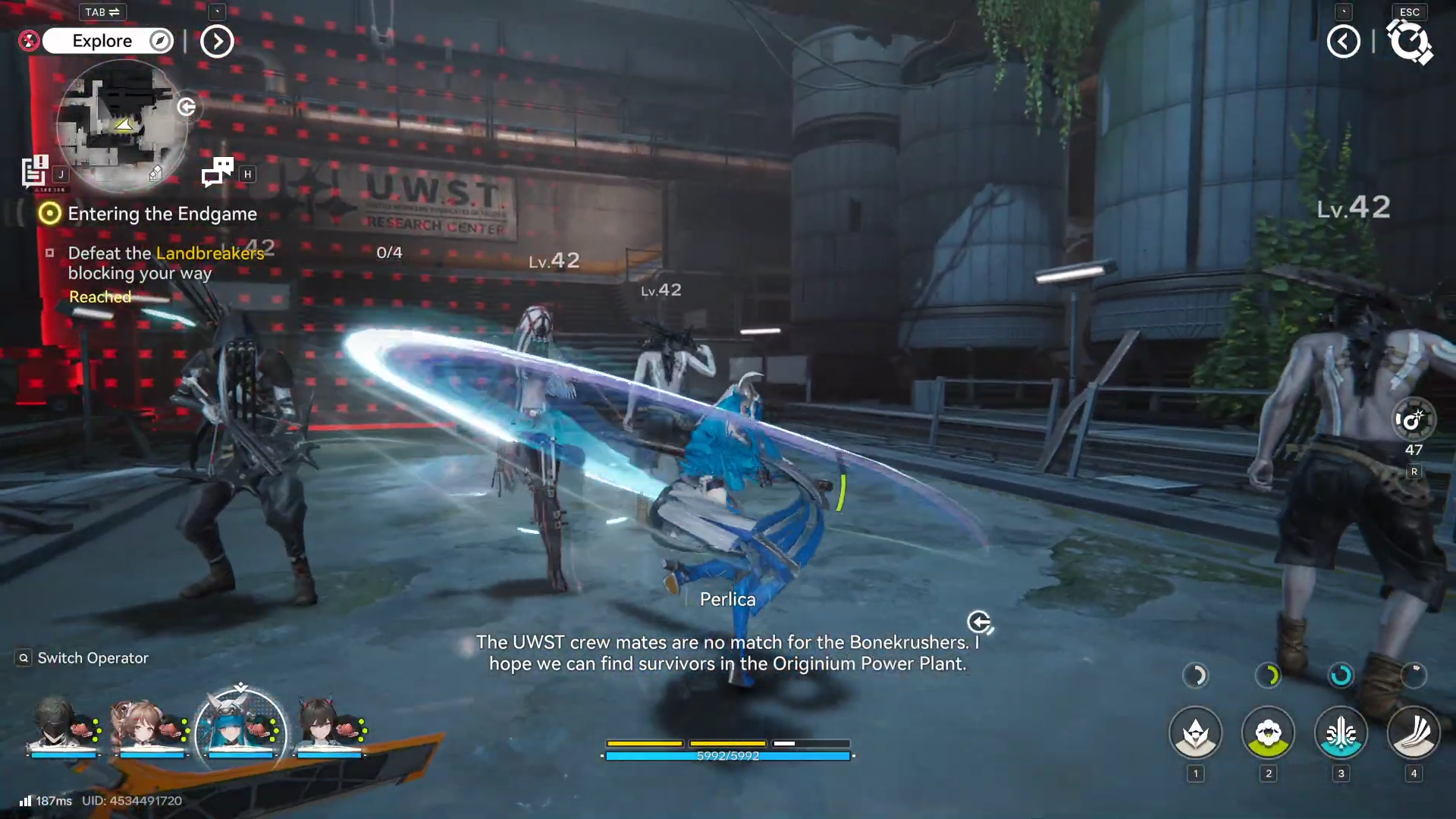Click the left-arrow circle in top-right corner
The width and height of the screenshot is (1456, 819).
1343,41
